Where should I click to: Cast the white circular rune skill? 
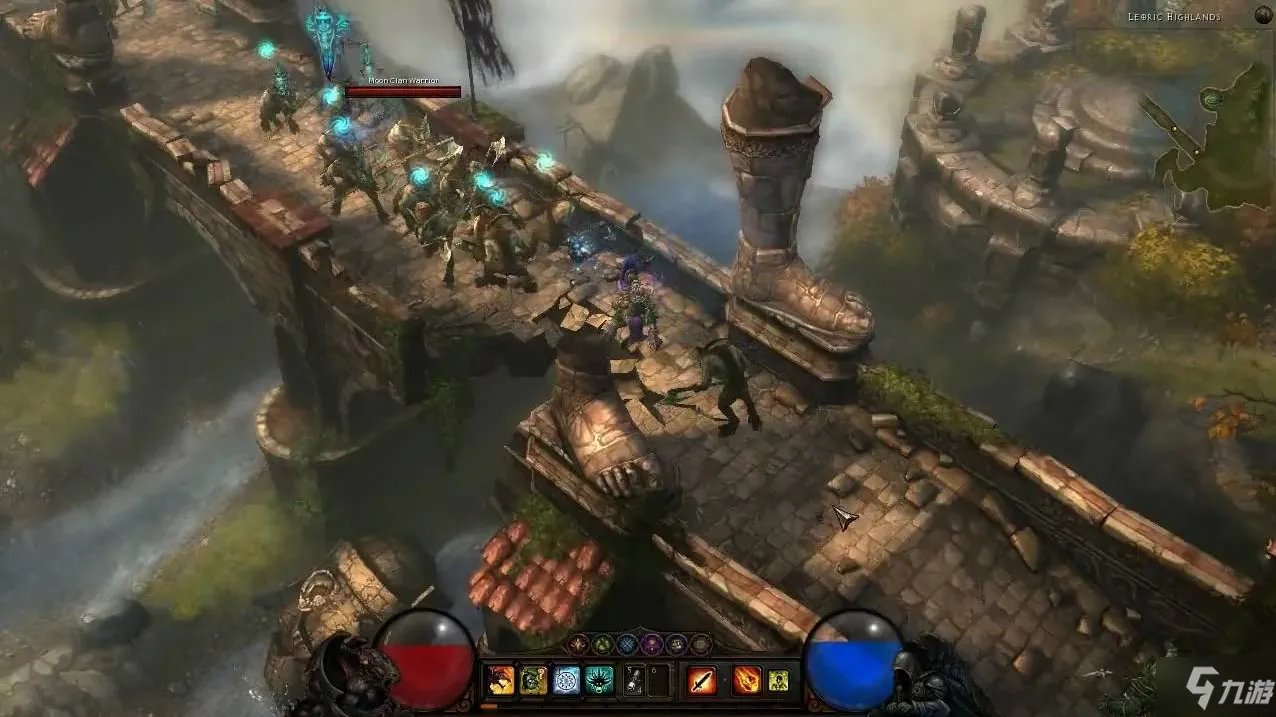566,680
